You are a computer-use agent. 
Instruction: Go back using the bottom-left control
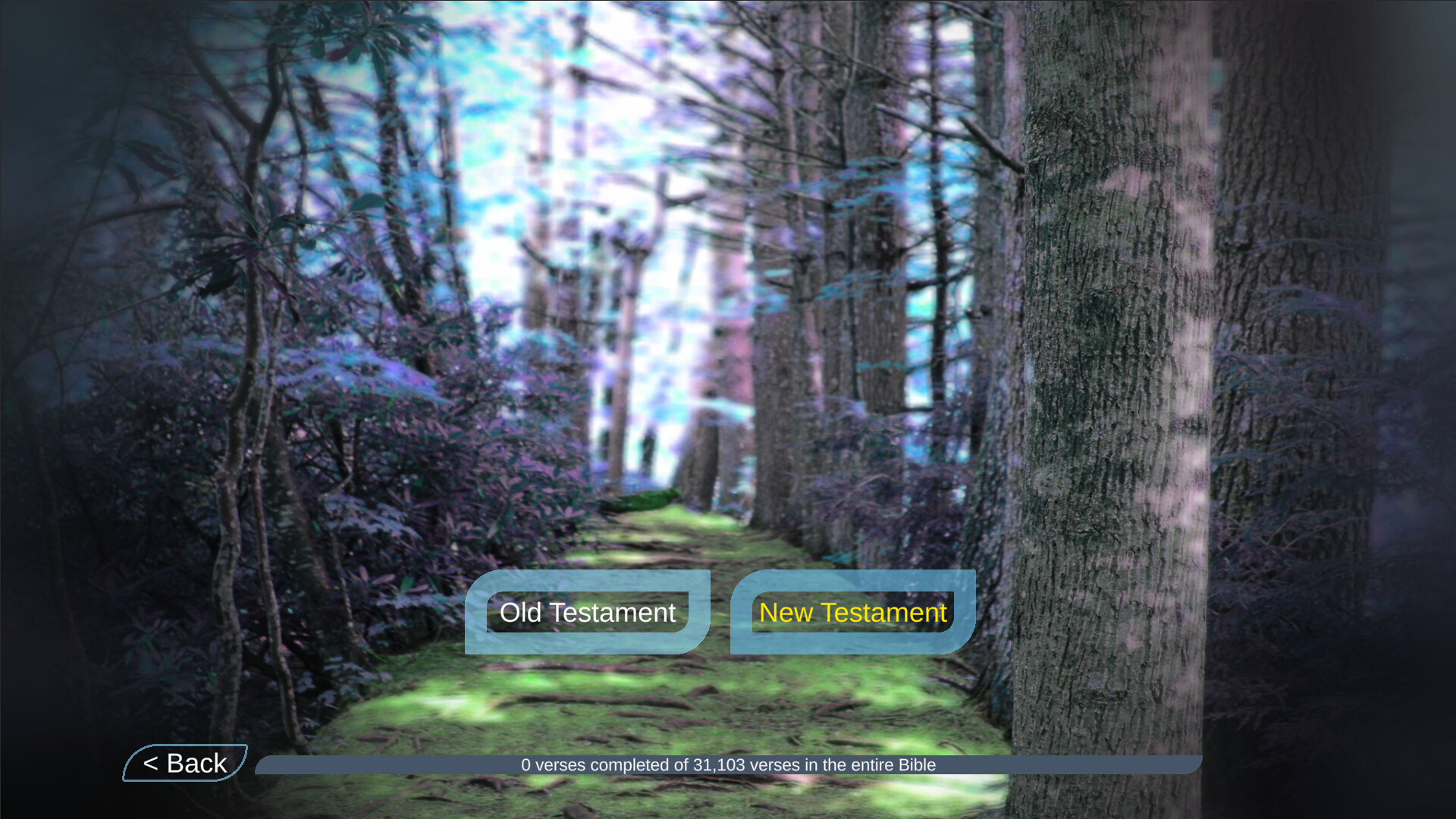click(x=184, y=763)
